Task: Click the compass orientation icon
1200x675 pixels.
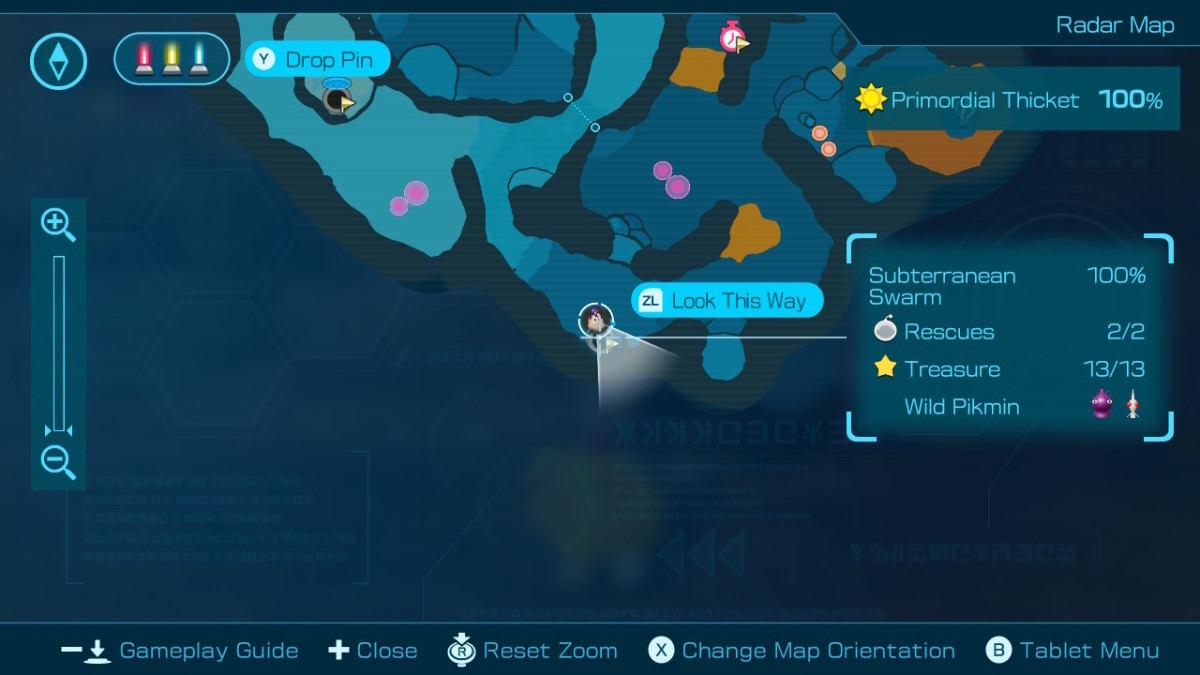Action: [59, 61]
